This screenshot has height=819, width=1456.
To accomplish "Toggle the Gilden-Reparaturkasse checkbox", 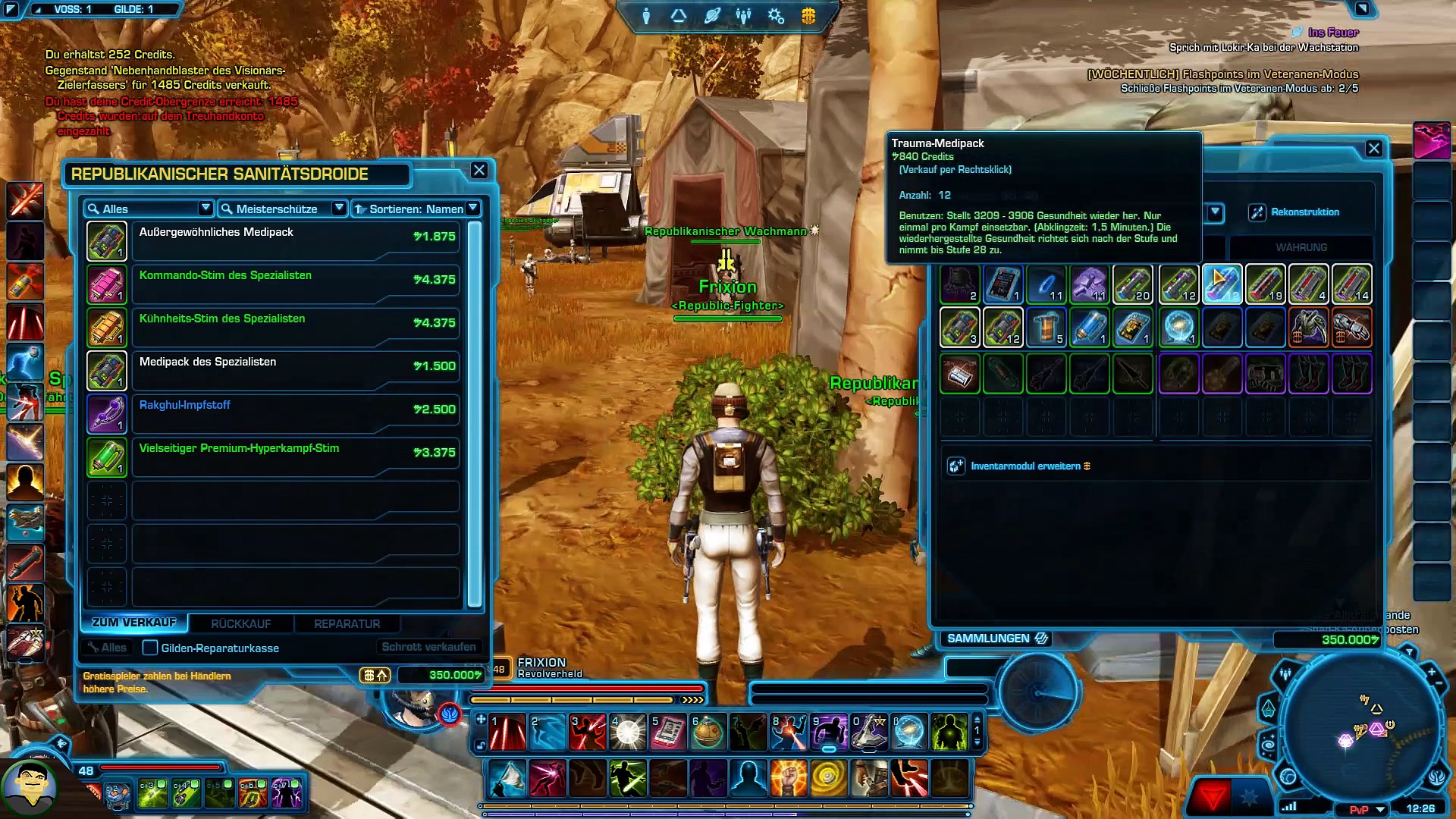I will (150, 648).
